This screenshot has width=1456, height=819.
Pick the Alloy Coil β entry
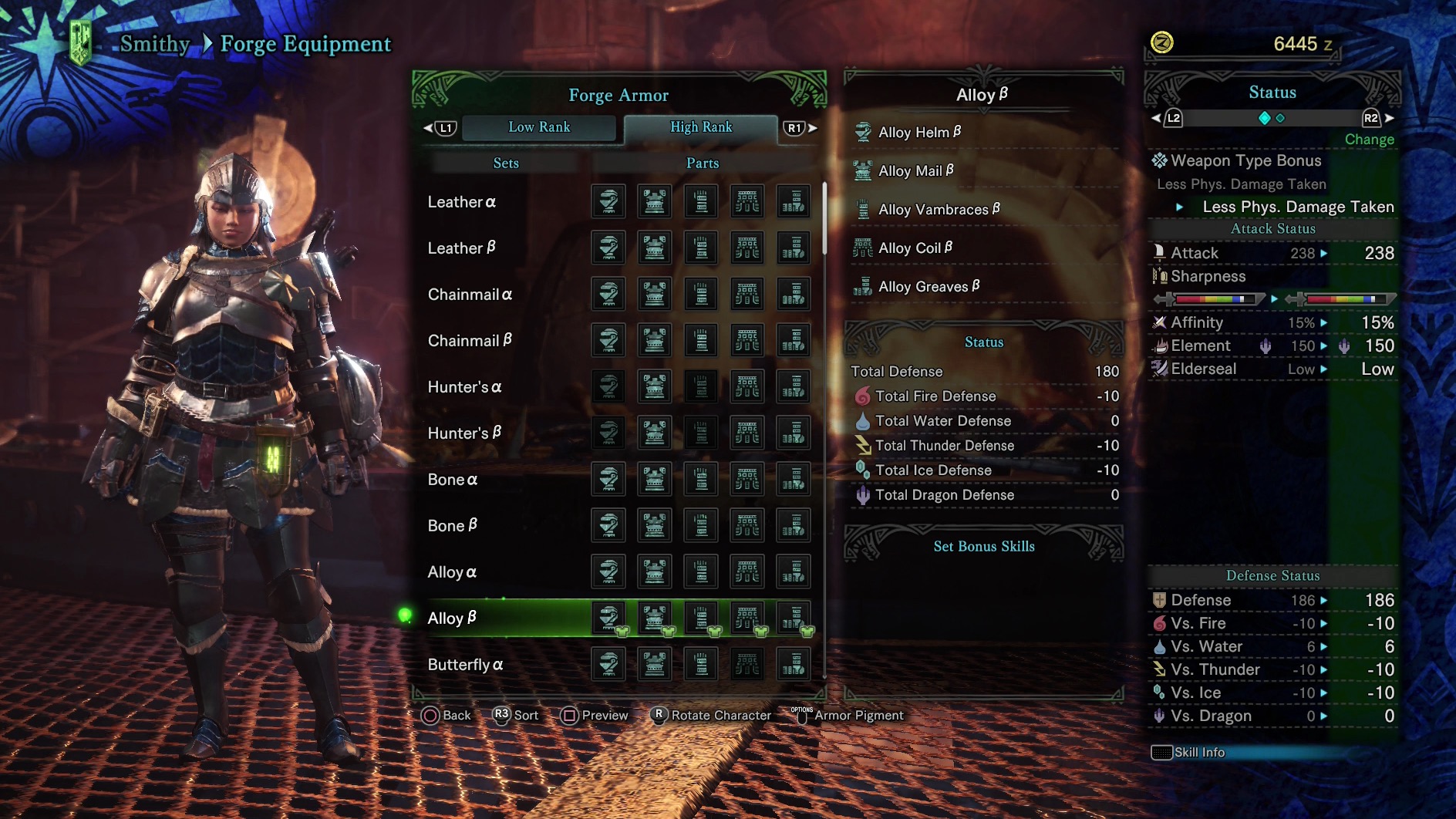[915, 248]
